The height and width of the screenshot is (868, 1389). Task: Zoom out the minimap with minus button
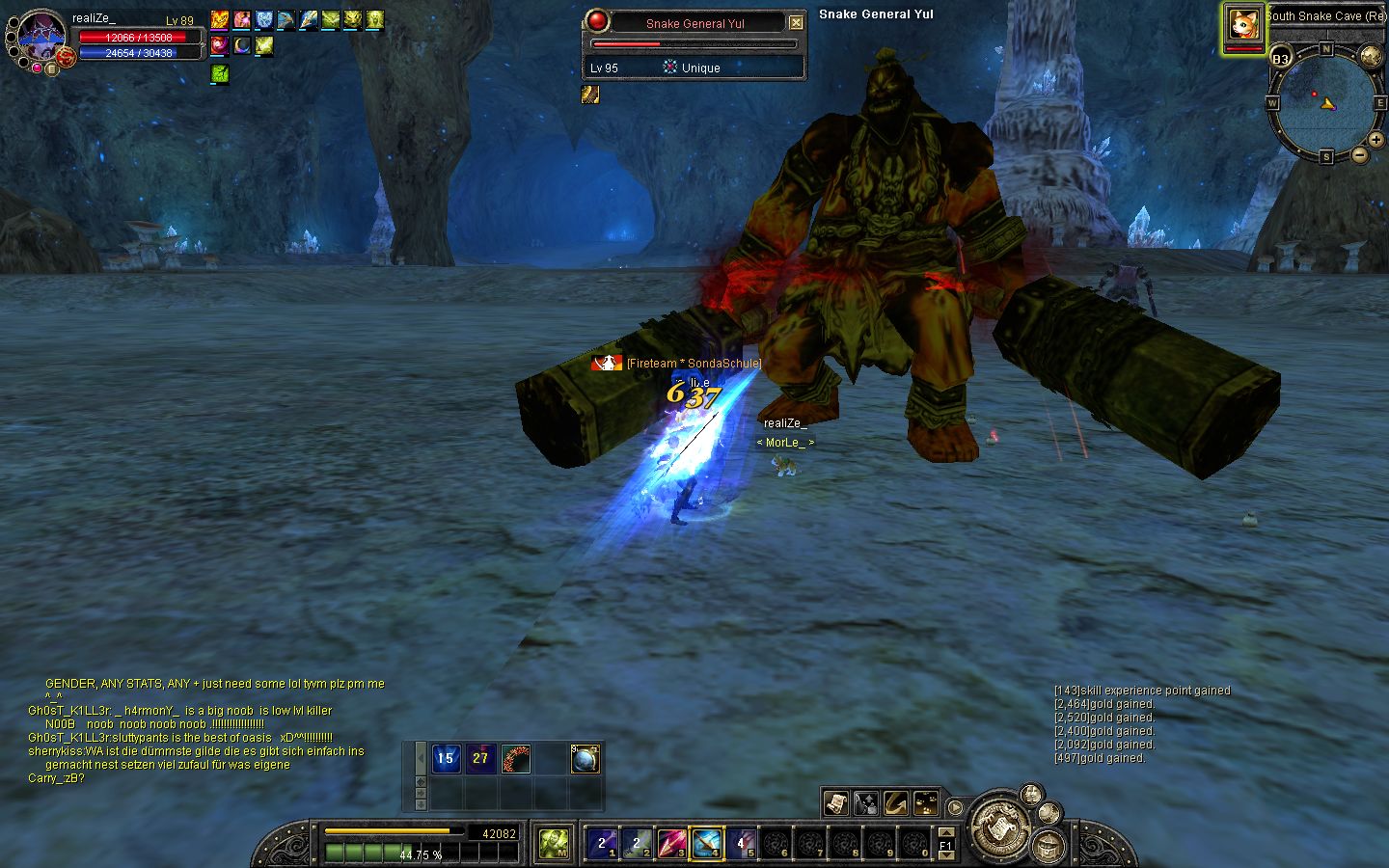click(x=1359, y=154)
